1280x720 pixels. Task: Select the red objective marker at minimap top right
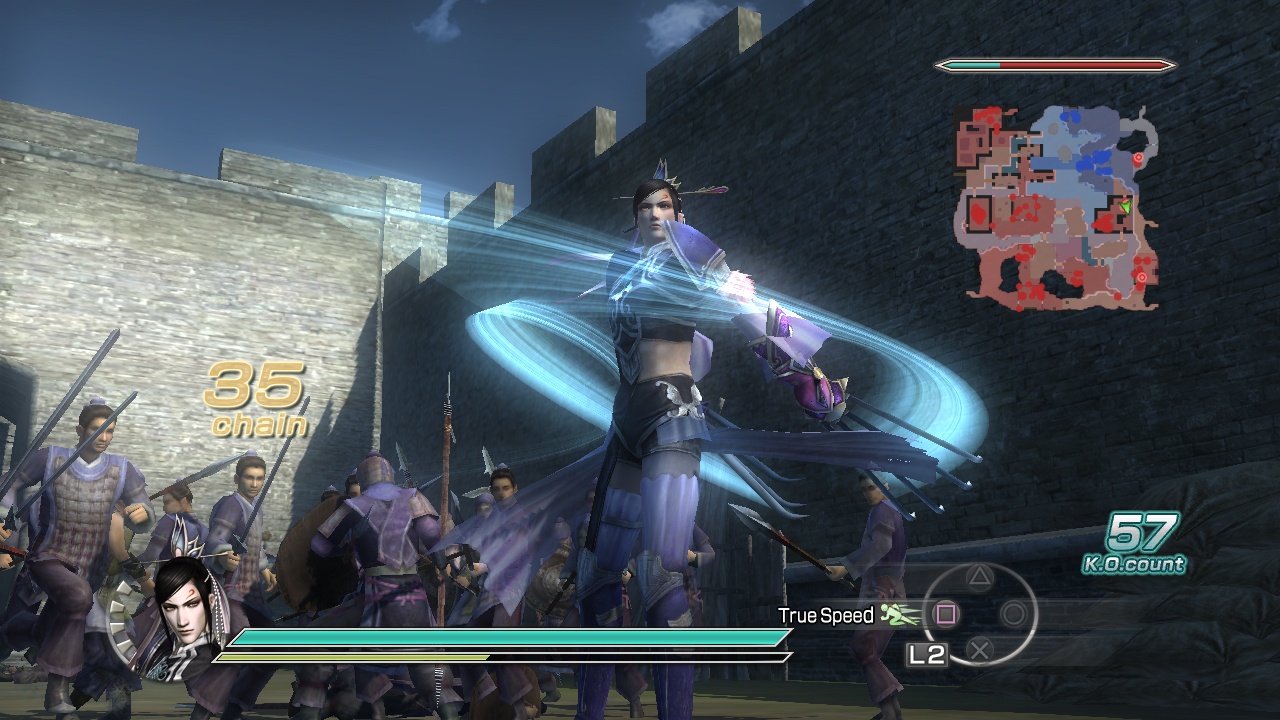pyautogui.click(x=1139, y=157)
